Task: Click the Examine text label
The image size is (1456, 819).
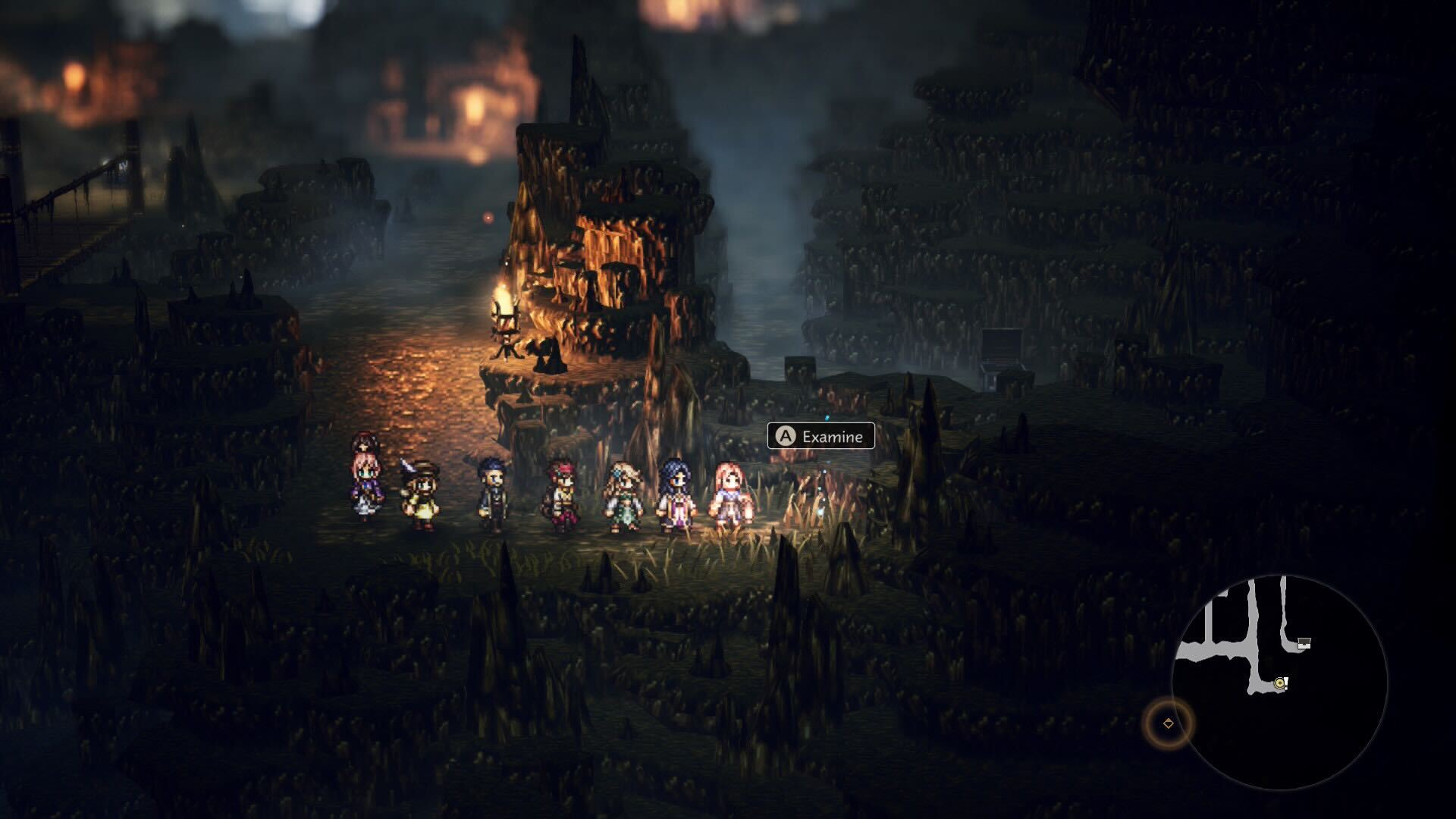Action: click(834, 437)
